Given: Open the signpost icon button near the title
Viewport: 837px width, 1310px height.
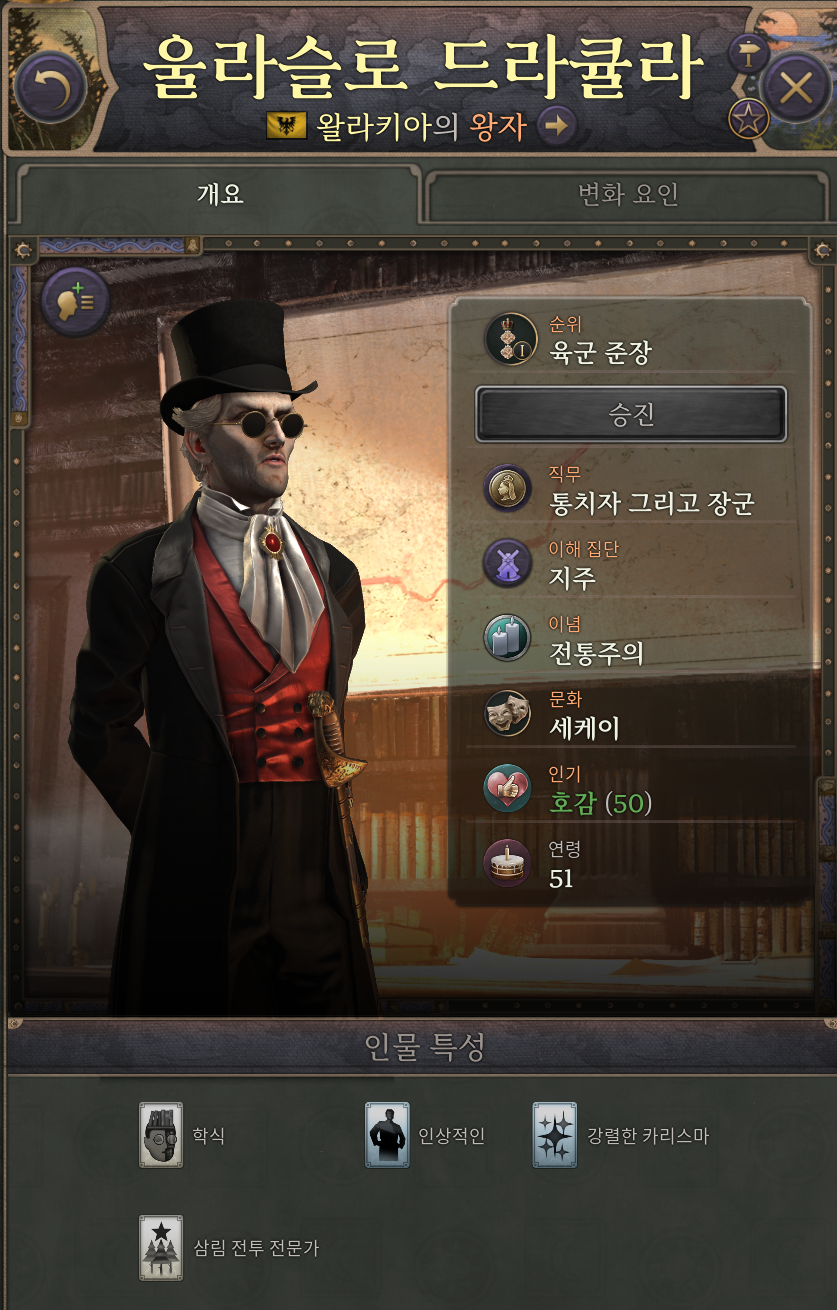Looking at the screenshot, I should (x=746, y=53).
